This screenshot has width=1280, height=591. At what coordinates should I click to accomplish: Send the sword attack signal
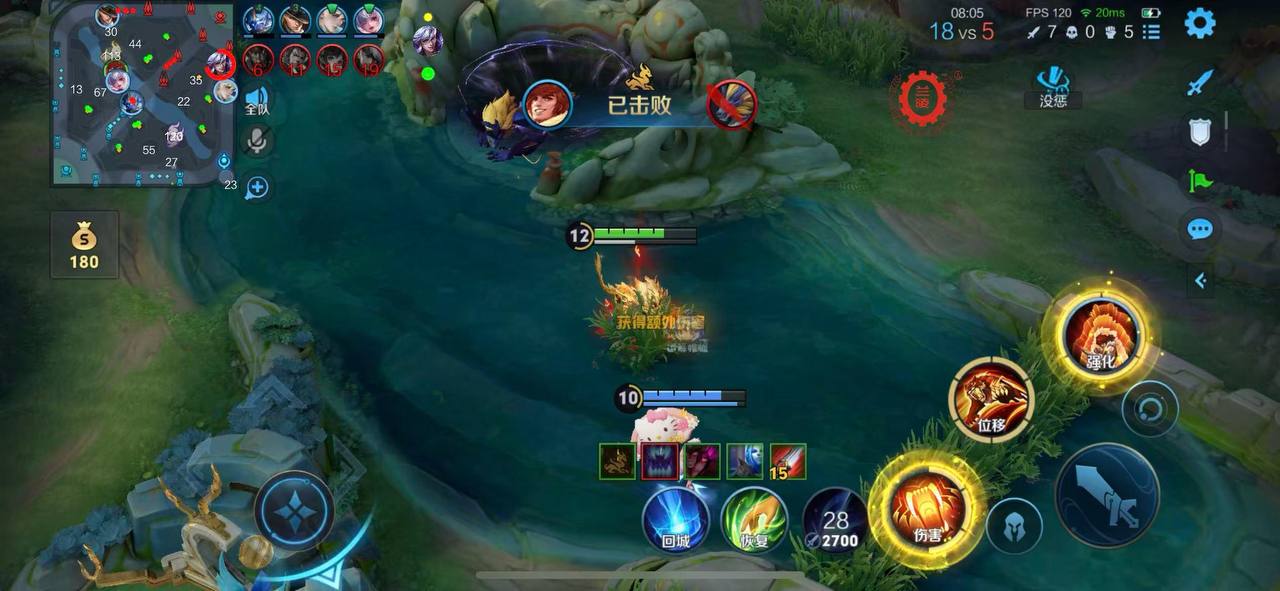[x=1200, y=83]
